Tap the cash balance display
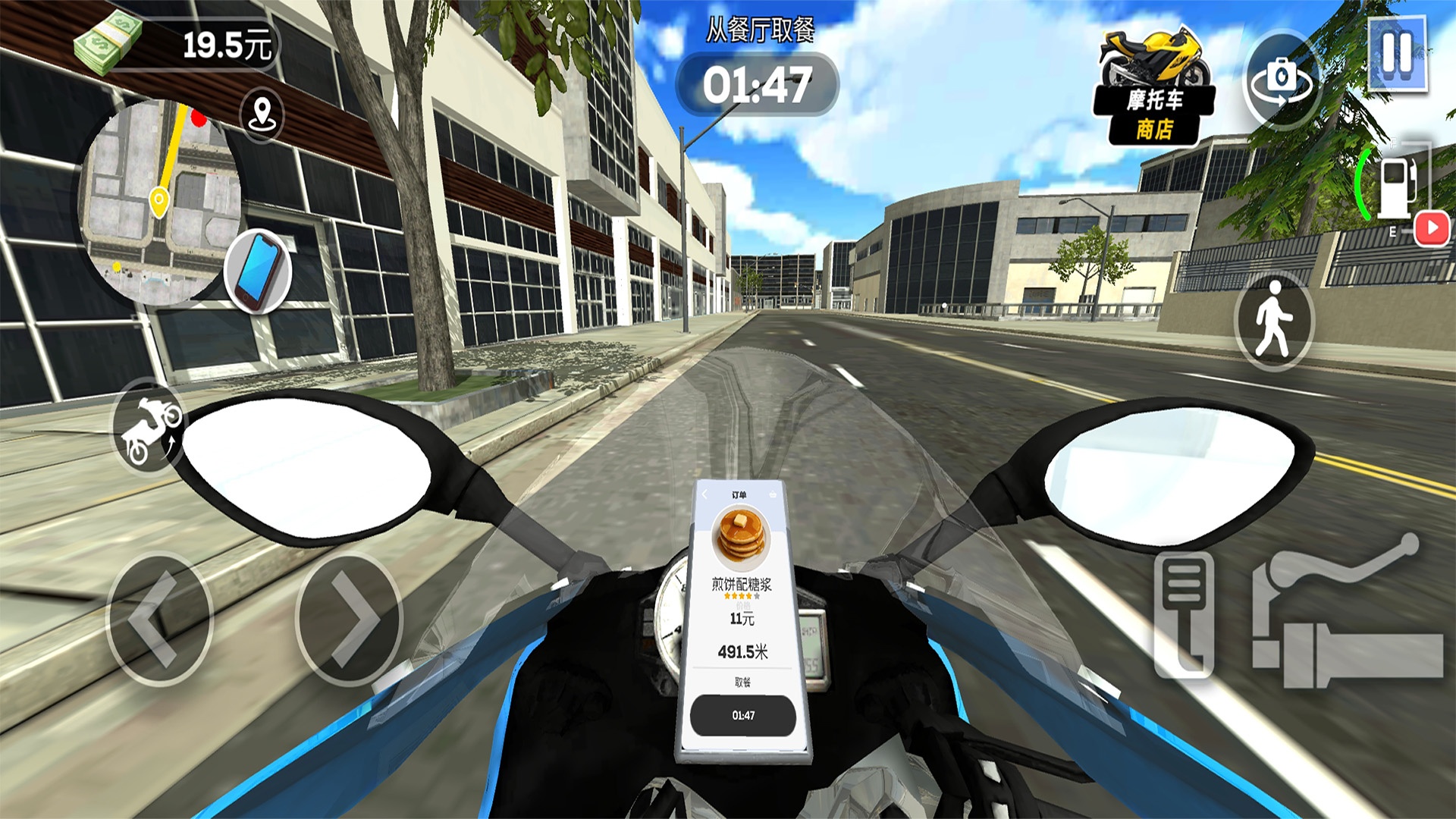Viewport: 1456px width, 819px height. point(178,44)
